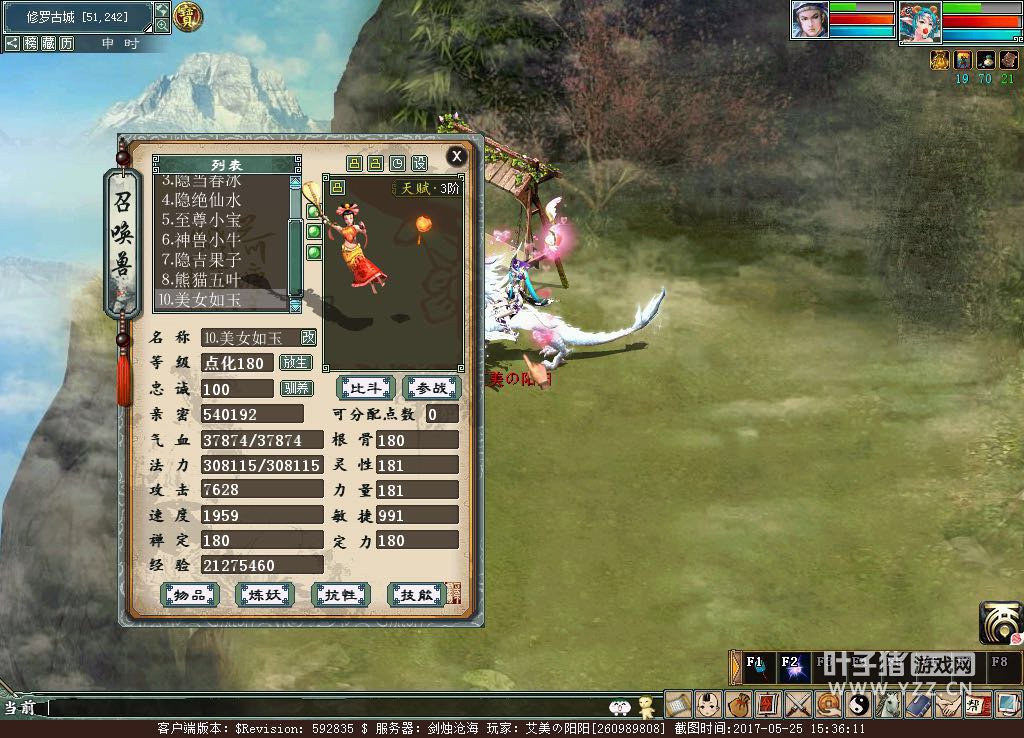Open the crossed swords toolbar icon
The width and height of the screenshot is (1024, 738).
pos(797,705)
